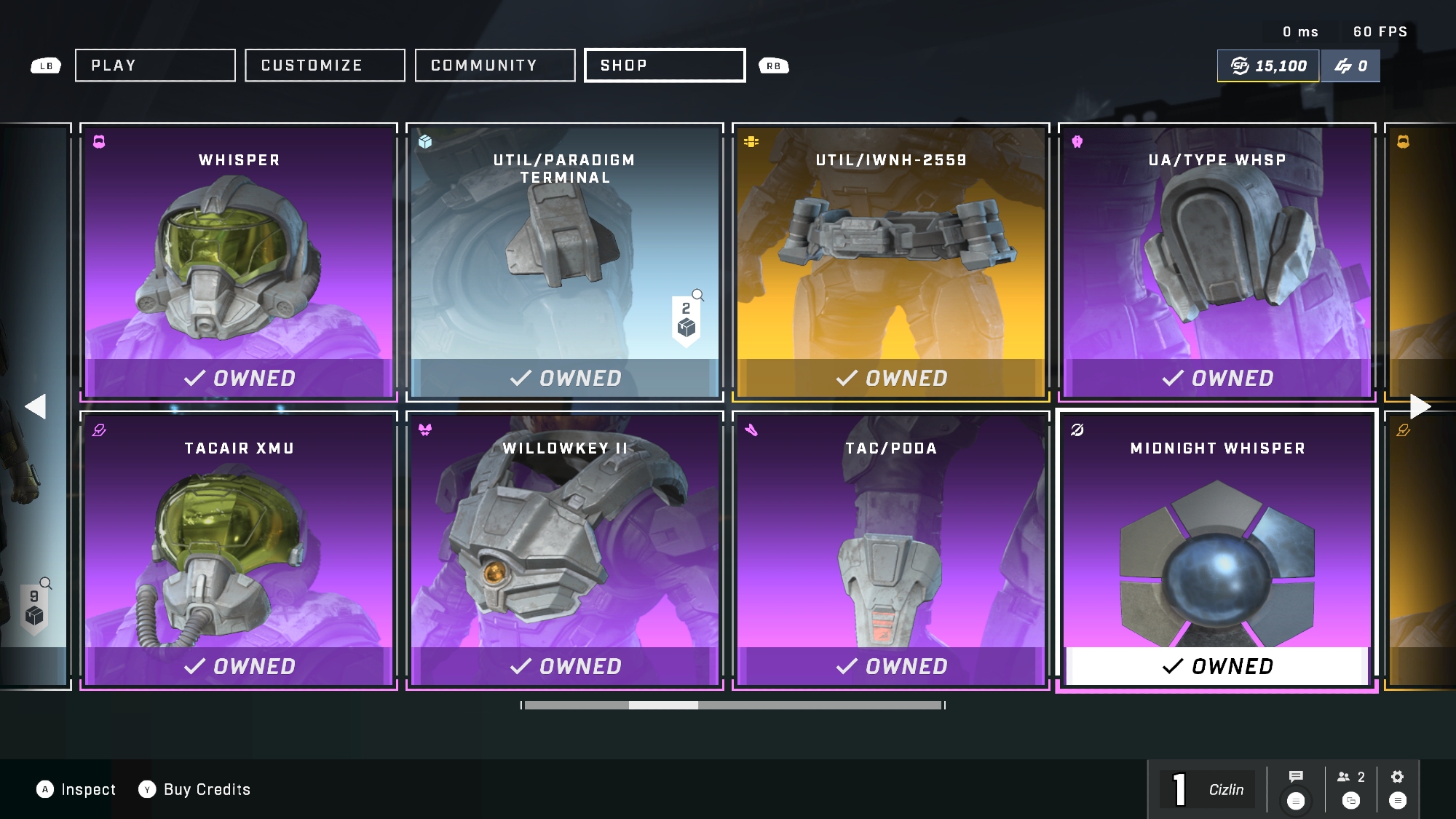Open the Cizlin player profile card
Screen dimensions: 1456x819
click(1208, 790)
